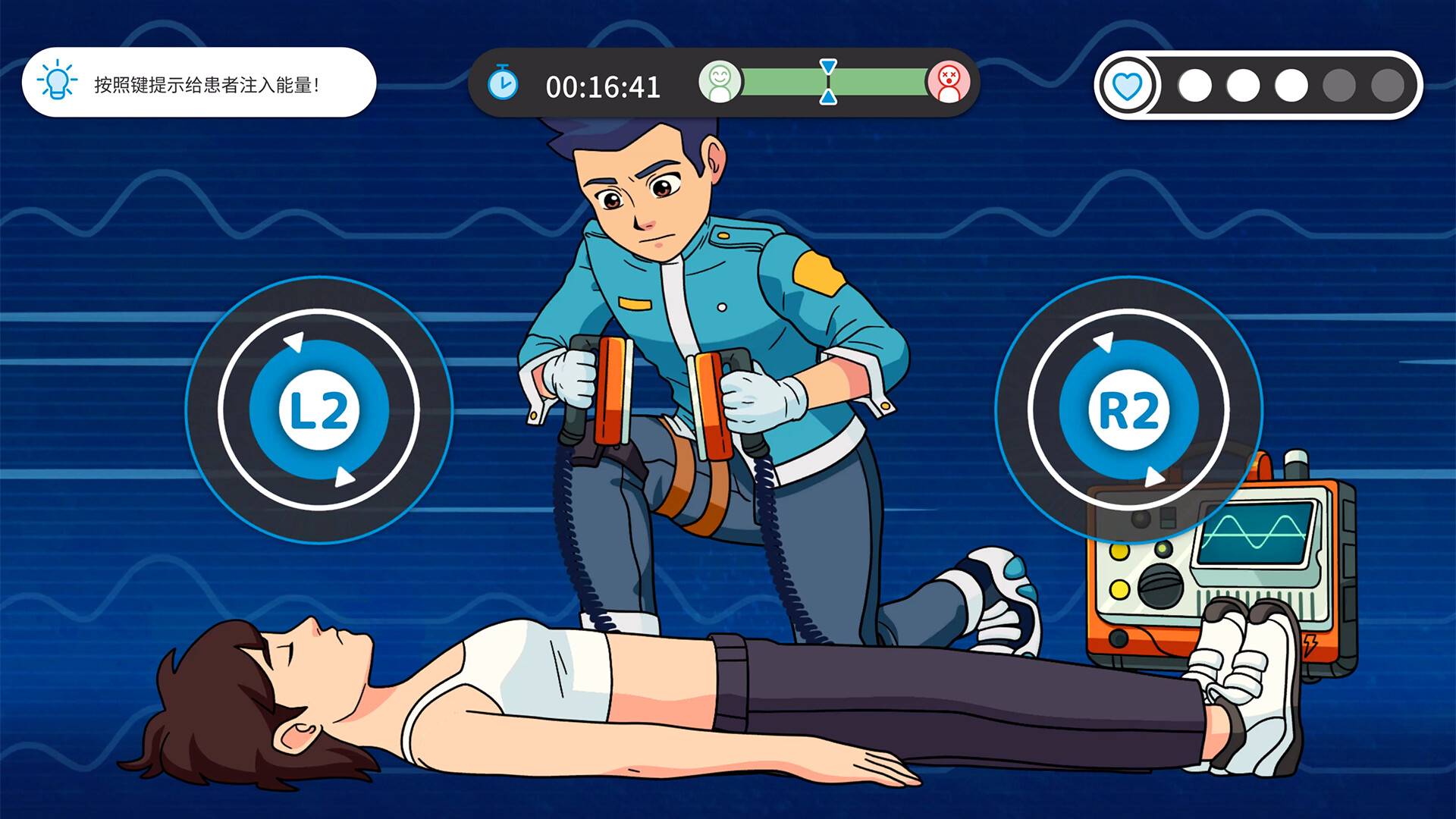
Task: Click the lightning bolt icon on the defibrillator
Action: [x=1310, y=644]
